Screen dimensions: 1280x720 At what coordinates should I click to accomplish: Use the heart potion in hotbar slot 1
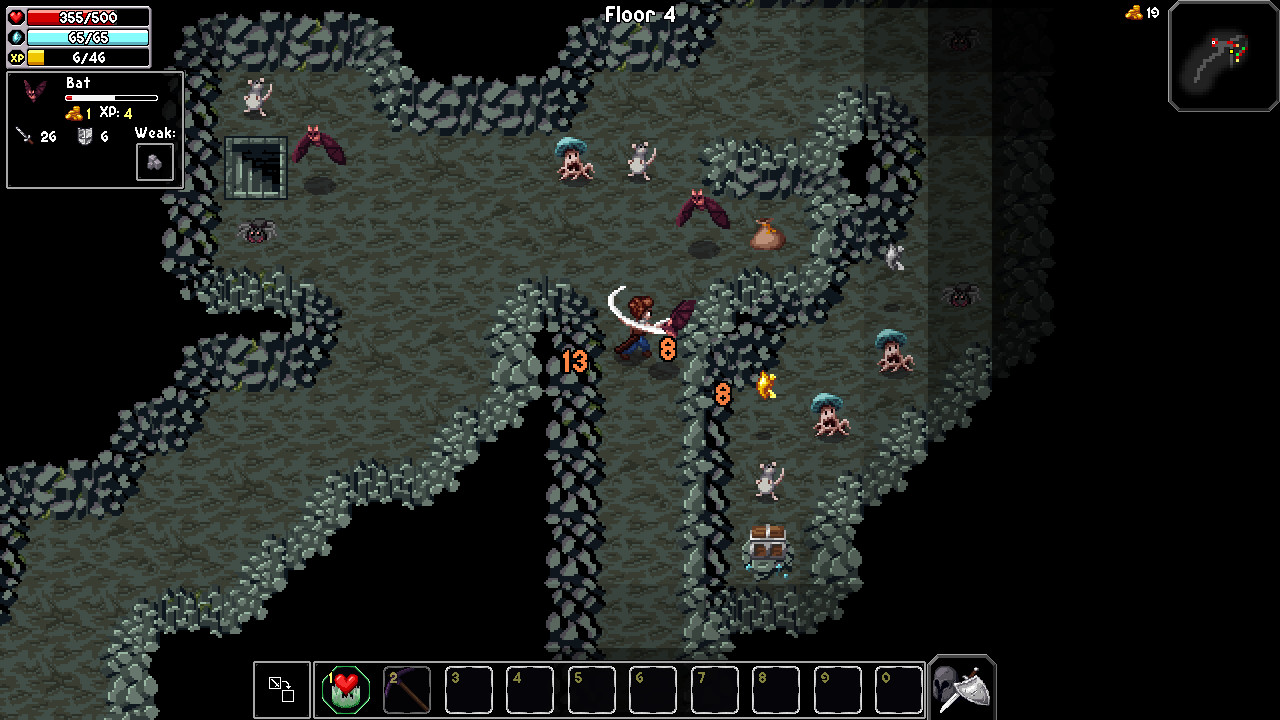pos(344,689)
